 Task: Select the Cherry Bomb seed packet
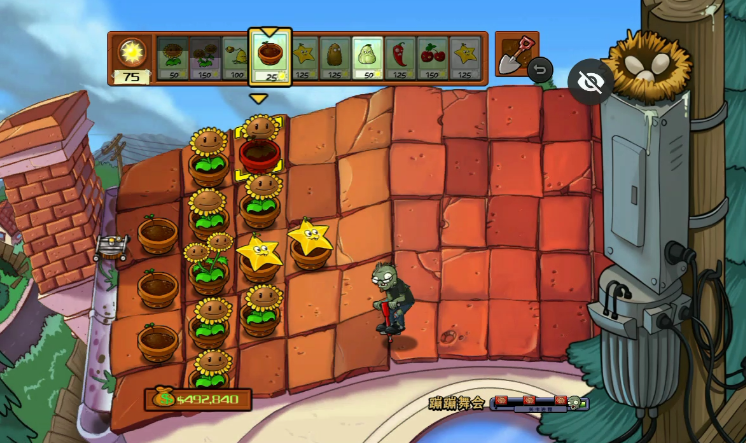pos(432,58)
